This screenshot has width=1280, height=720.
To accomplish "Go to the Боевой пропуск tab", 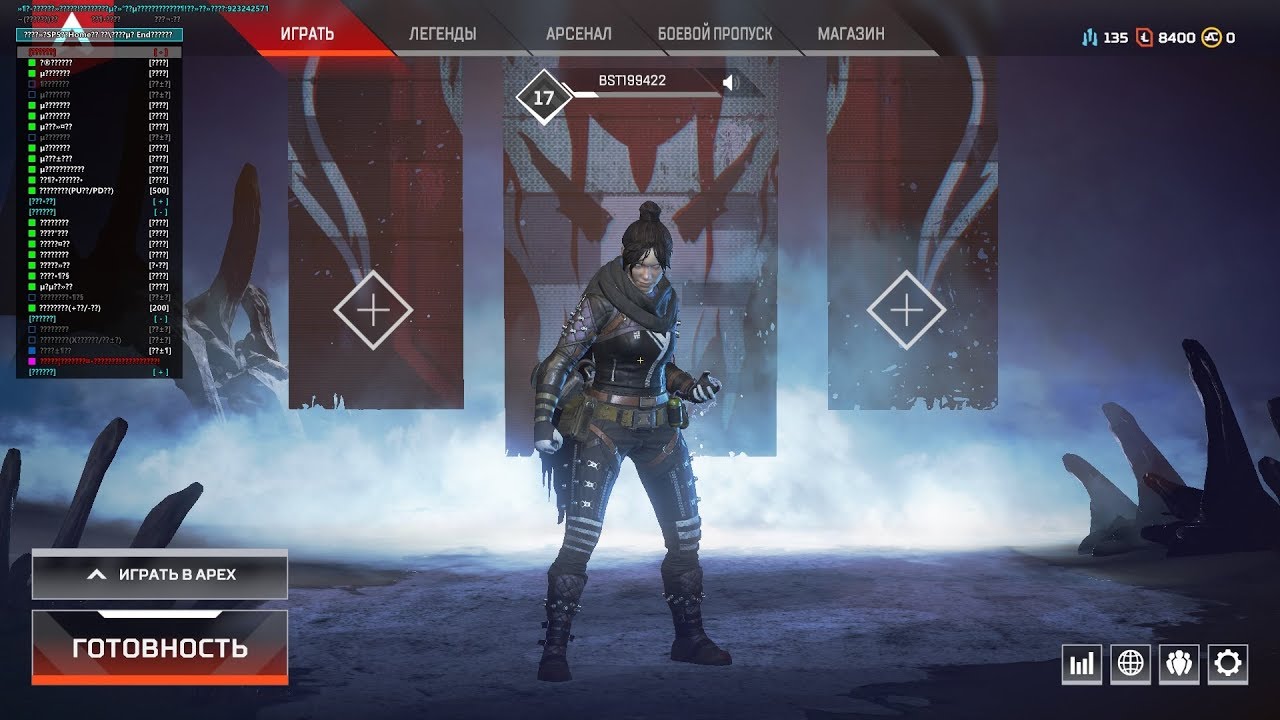I will pos(715,34).
